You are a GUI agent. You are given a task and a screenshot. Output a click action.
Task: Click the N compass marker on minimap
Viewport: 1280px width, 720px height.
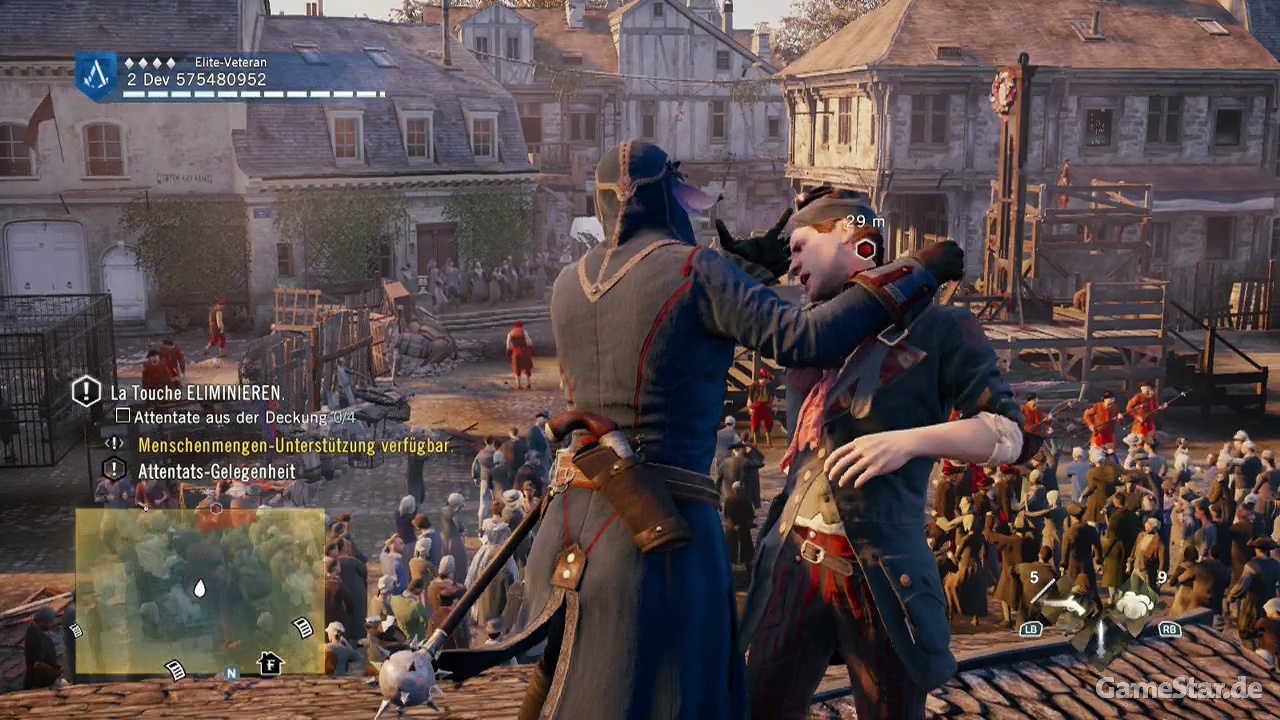(x=231, y=673)
